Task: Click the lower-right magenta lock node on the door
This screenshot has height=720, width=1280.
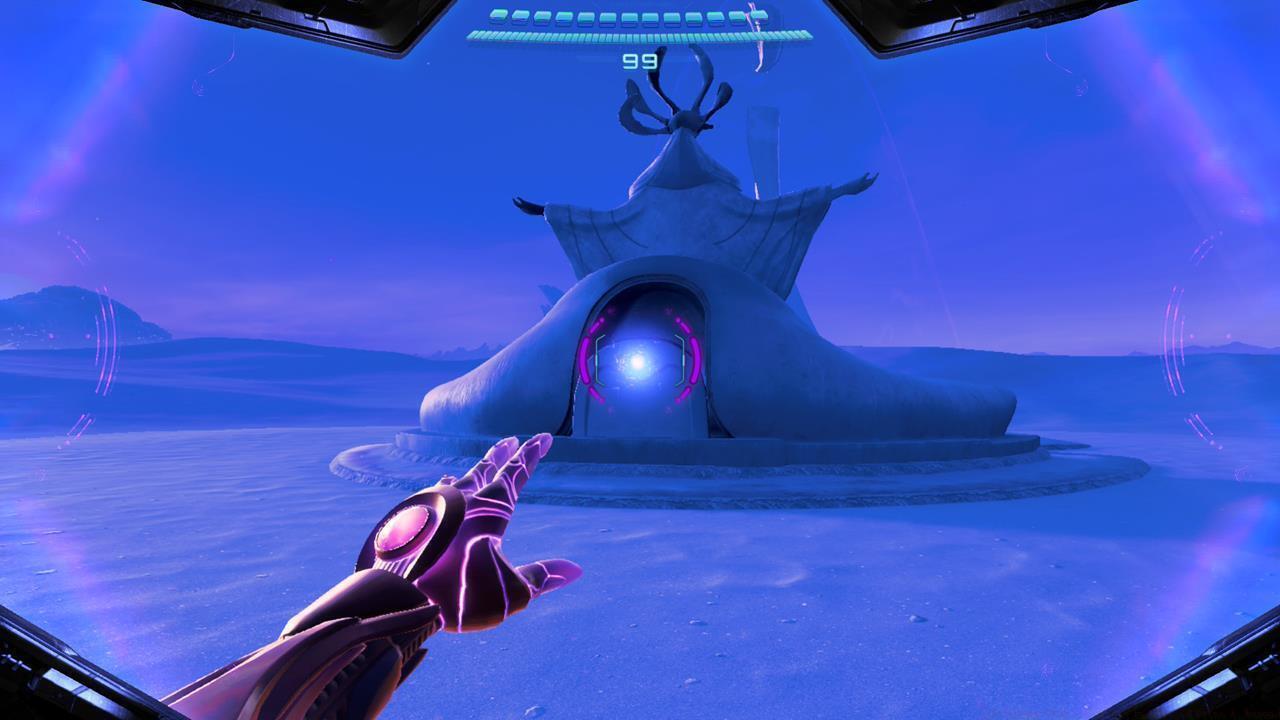Action: pos(684,392)
